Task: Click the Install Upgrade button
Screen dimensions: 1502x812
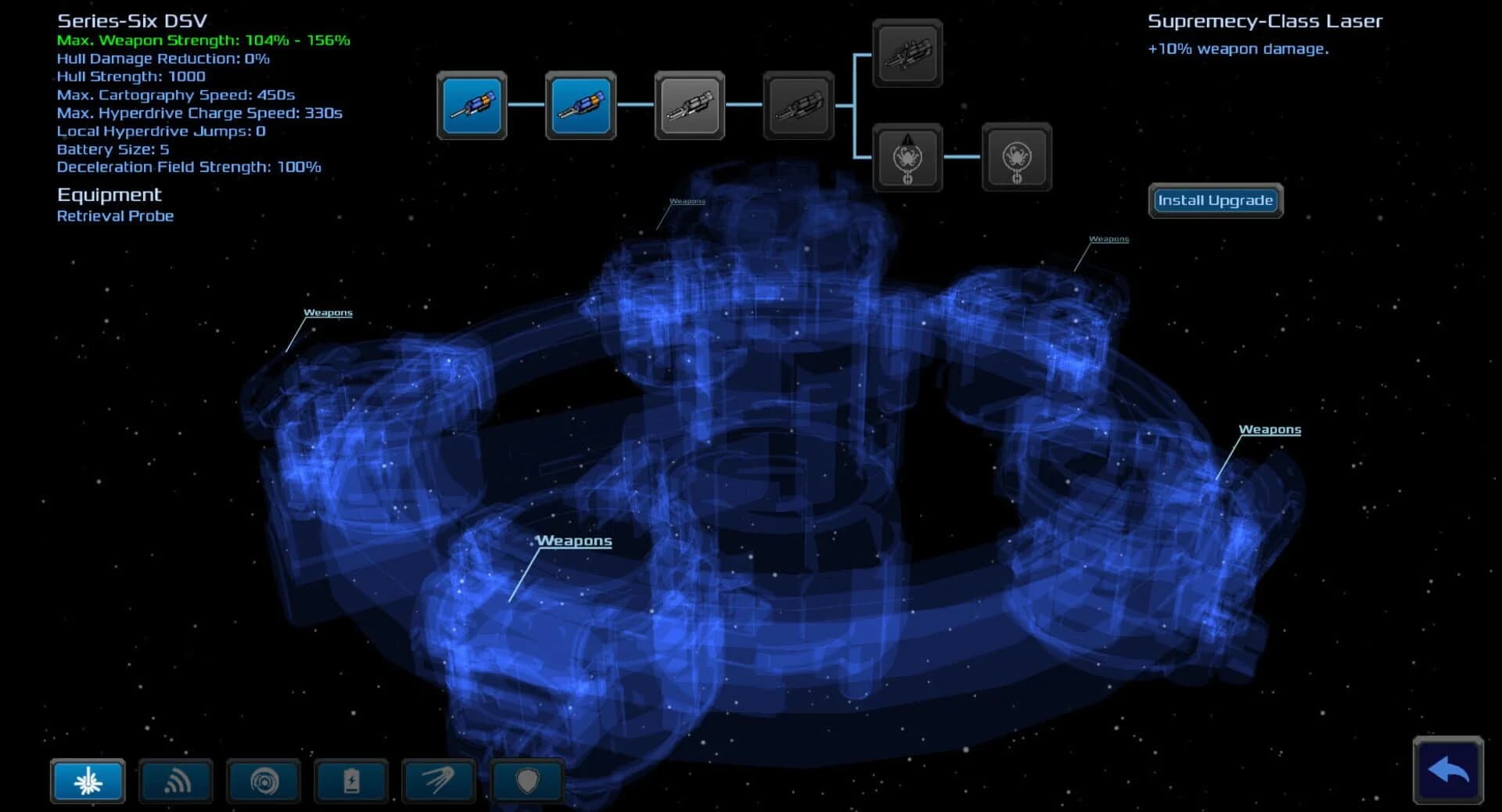Action: coord(1215,200)
